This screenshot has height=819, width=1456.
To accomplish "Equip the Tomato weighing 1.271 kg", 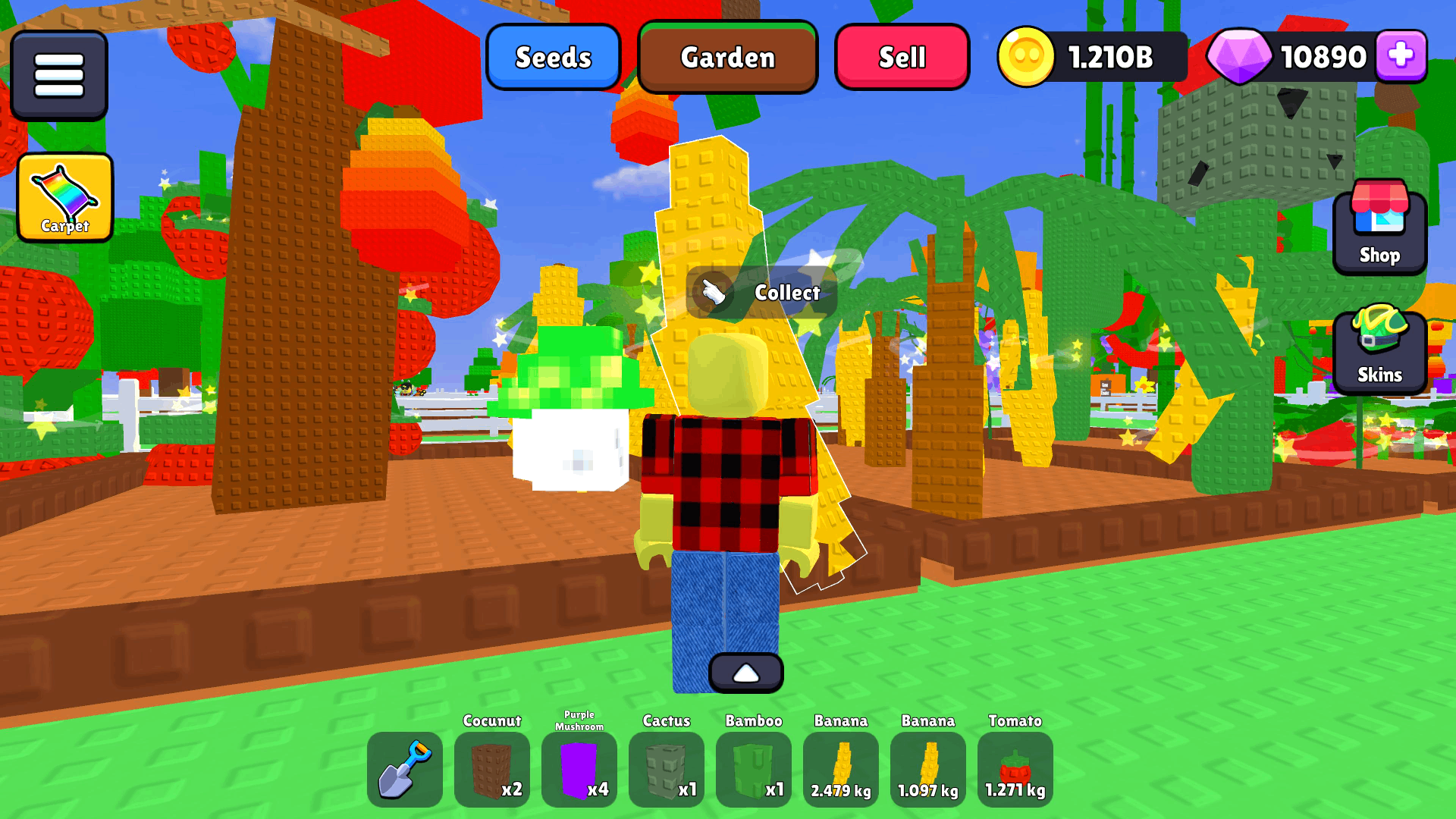I will tap(1015, 769).
